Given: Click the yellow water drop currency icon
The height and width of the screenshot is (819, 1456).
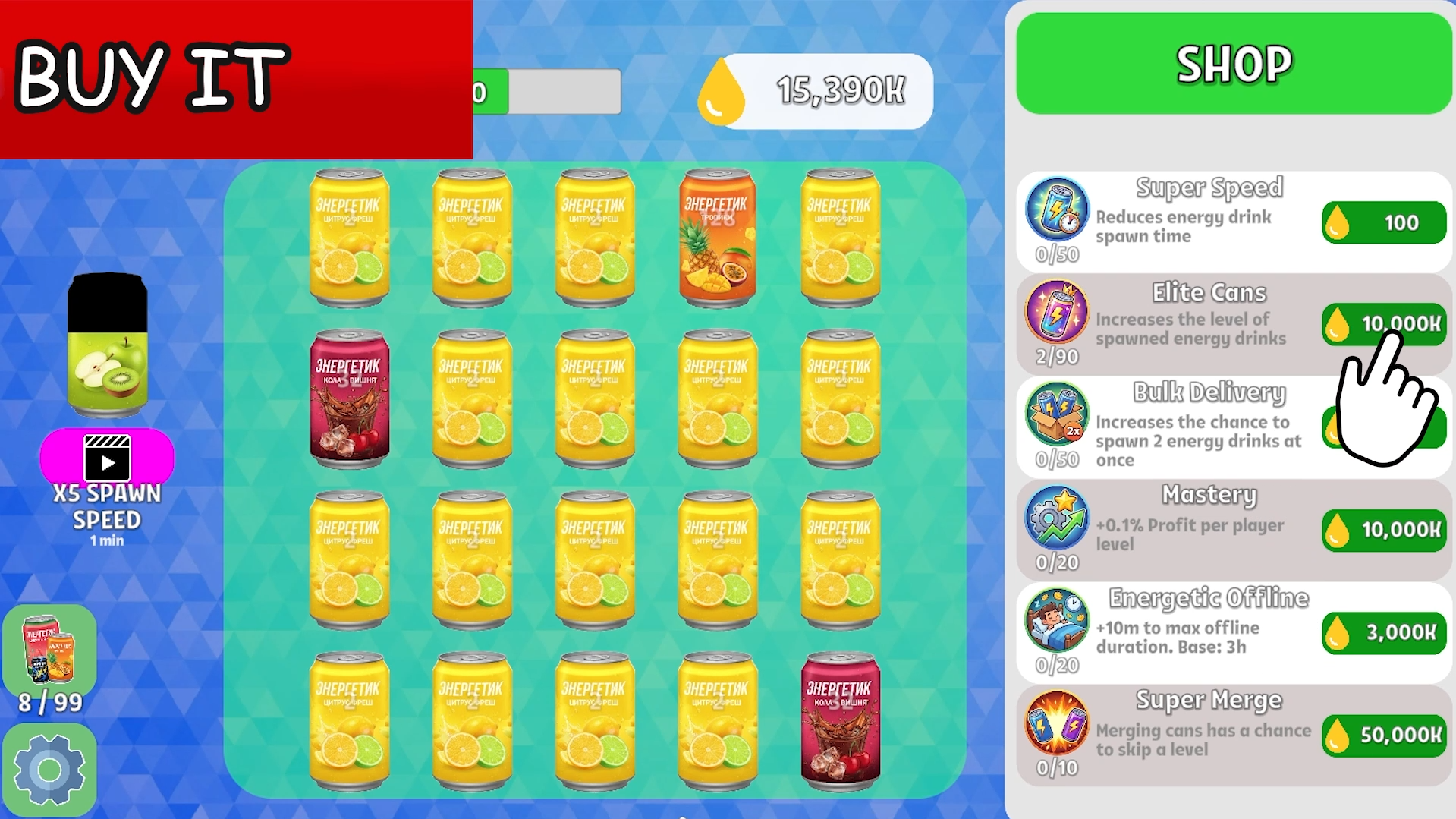Looking at the screenshot, I should 719,90.
